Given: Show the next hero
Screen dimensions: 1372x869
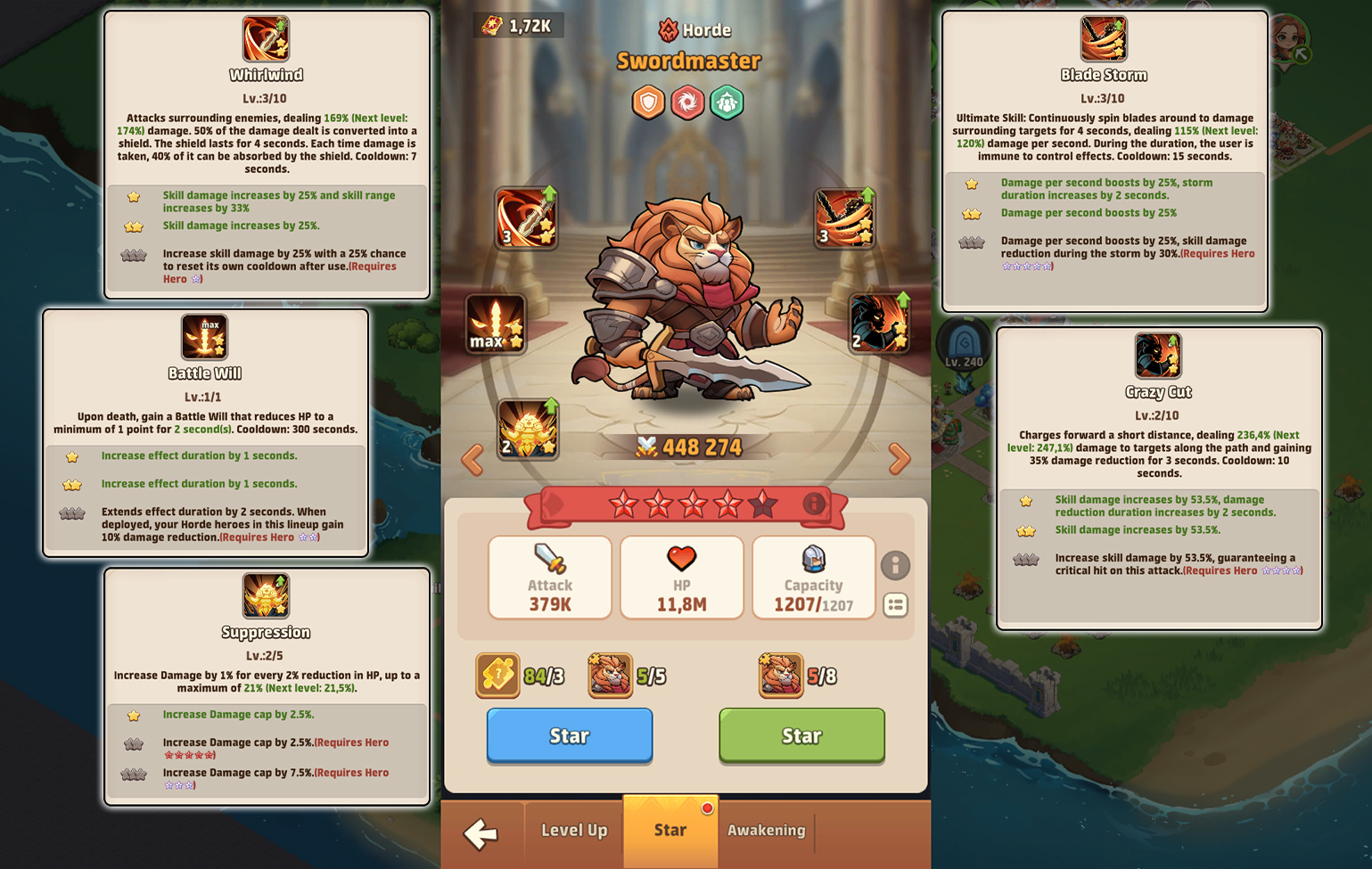Looking at the screenshot, I should [900, 459].
